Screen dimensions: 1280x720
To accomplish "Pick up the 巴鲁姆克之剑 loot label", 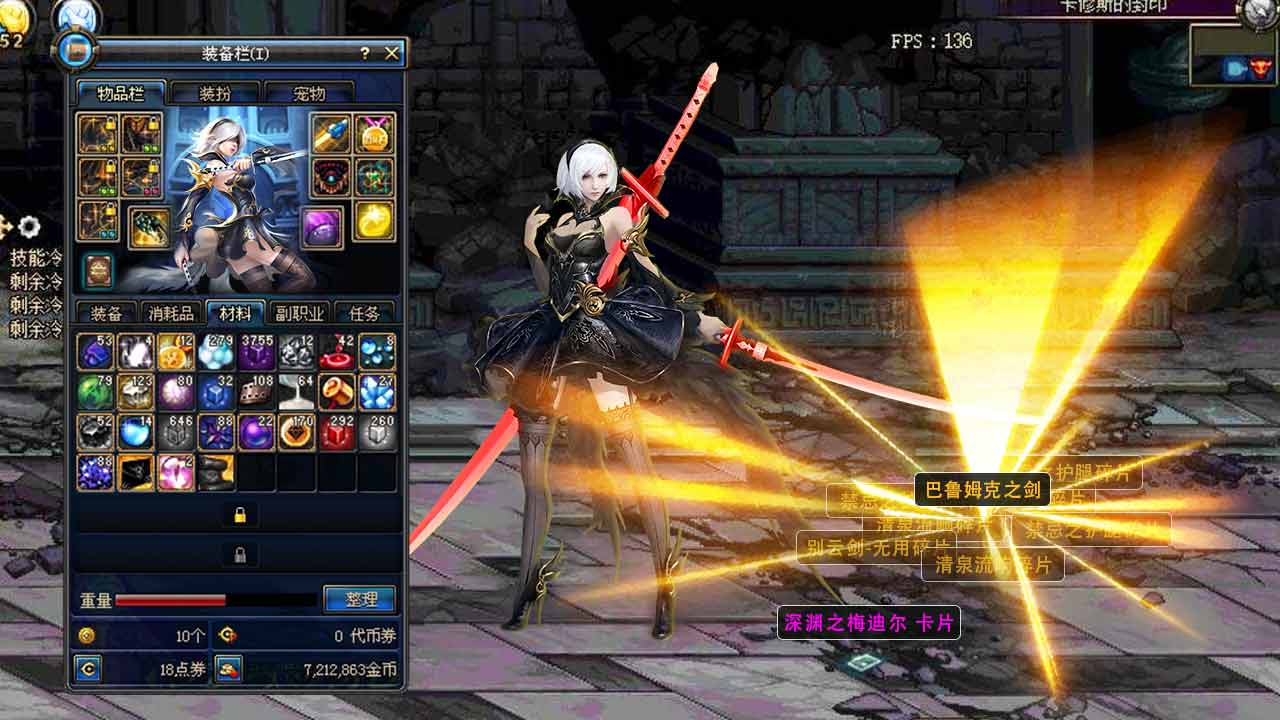I will [982, 490].
